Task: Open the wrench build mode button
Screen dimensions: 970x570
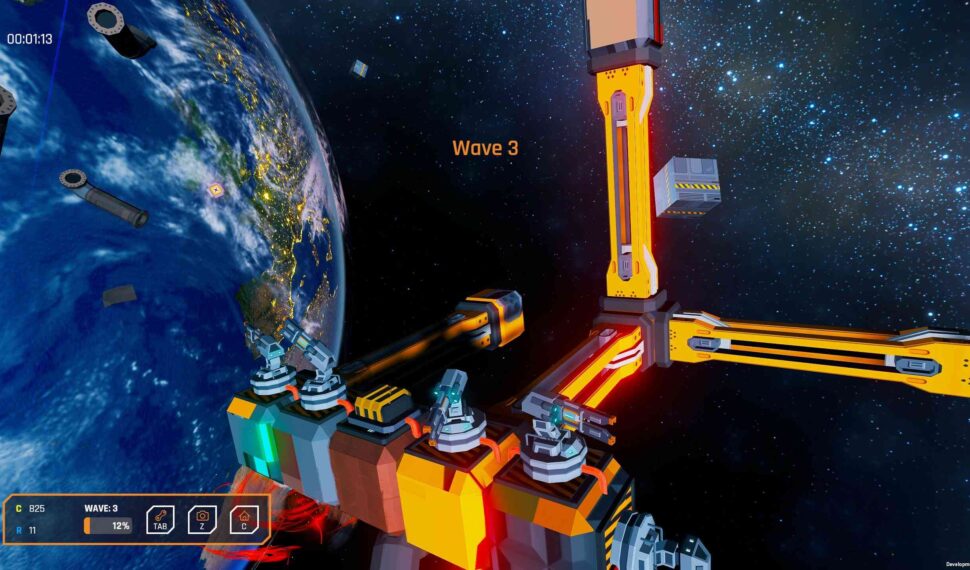Action: pyautogui.click(x=160, y=518)
